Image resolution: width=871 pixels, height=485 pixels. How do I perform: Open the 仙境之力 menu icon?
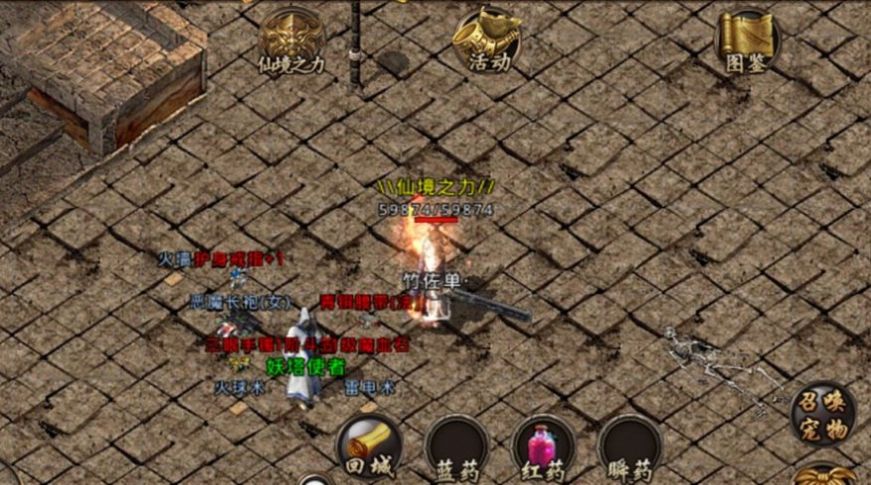click(292, 42)
